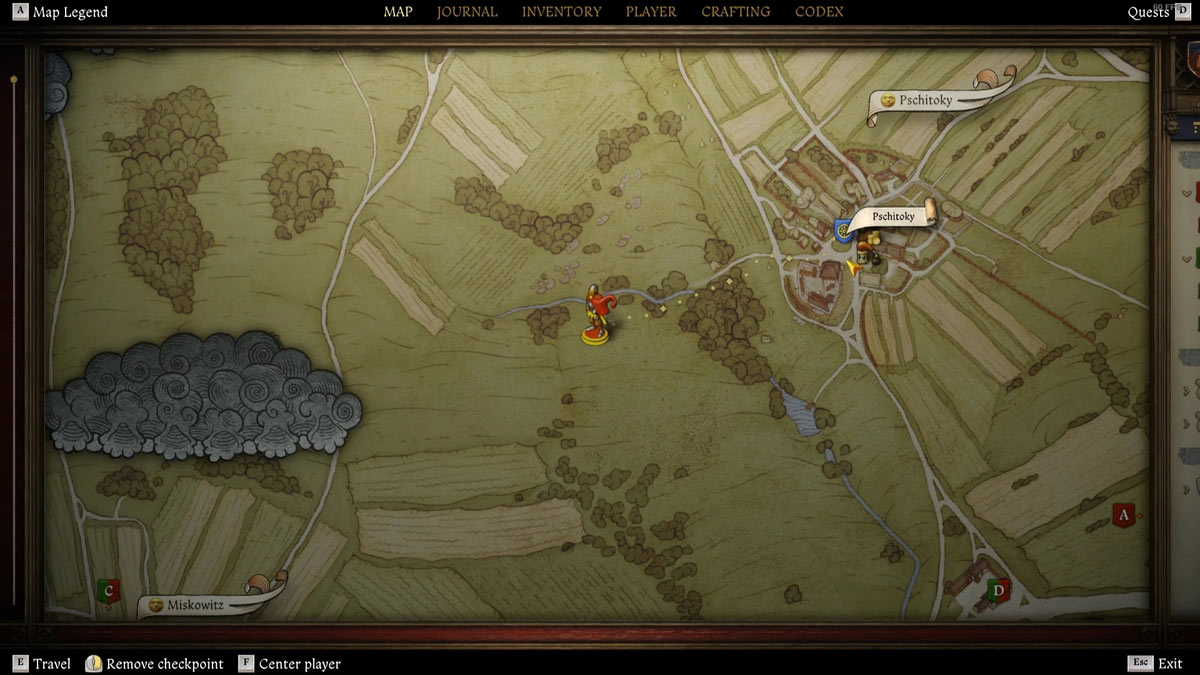This screenshot has width=1200, height=675.
Task: Switch to the Journal tab
Action: pos(467,12)
